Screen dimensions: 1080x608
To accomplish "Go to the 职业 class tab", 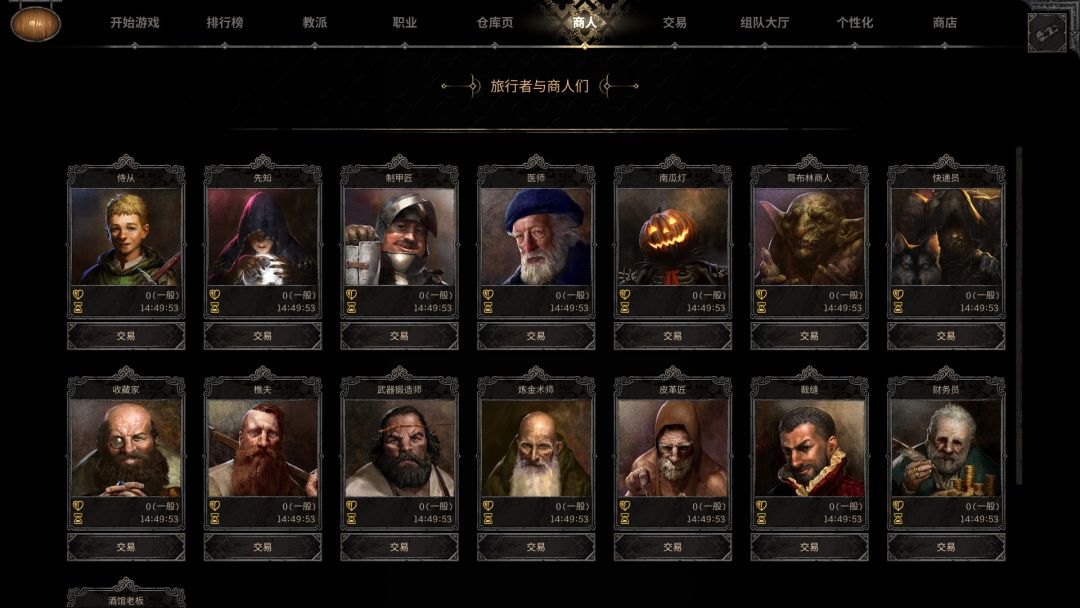I will (x=405, y=22).
